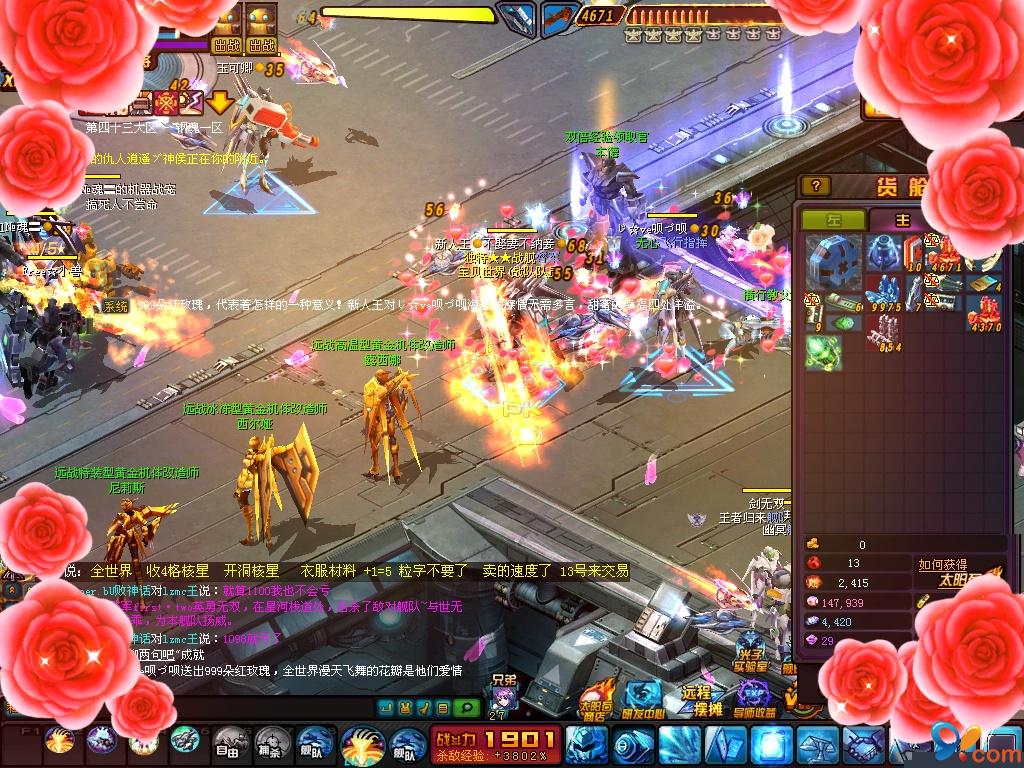This screenshot has width=1024, height=768.
Task: Click the green search magnifier chat button
Action: 466,708
